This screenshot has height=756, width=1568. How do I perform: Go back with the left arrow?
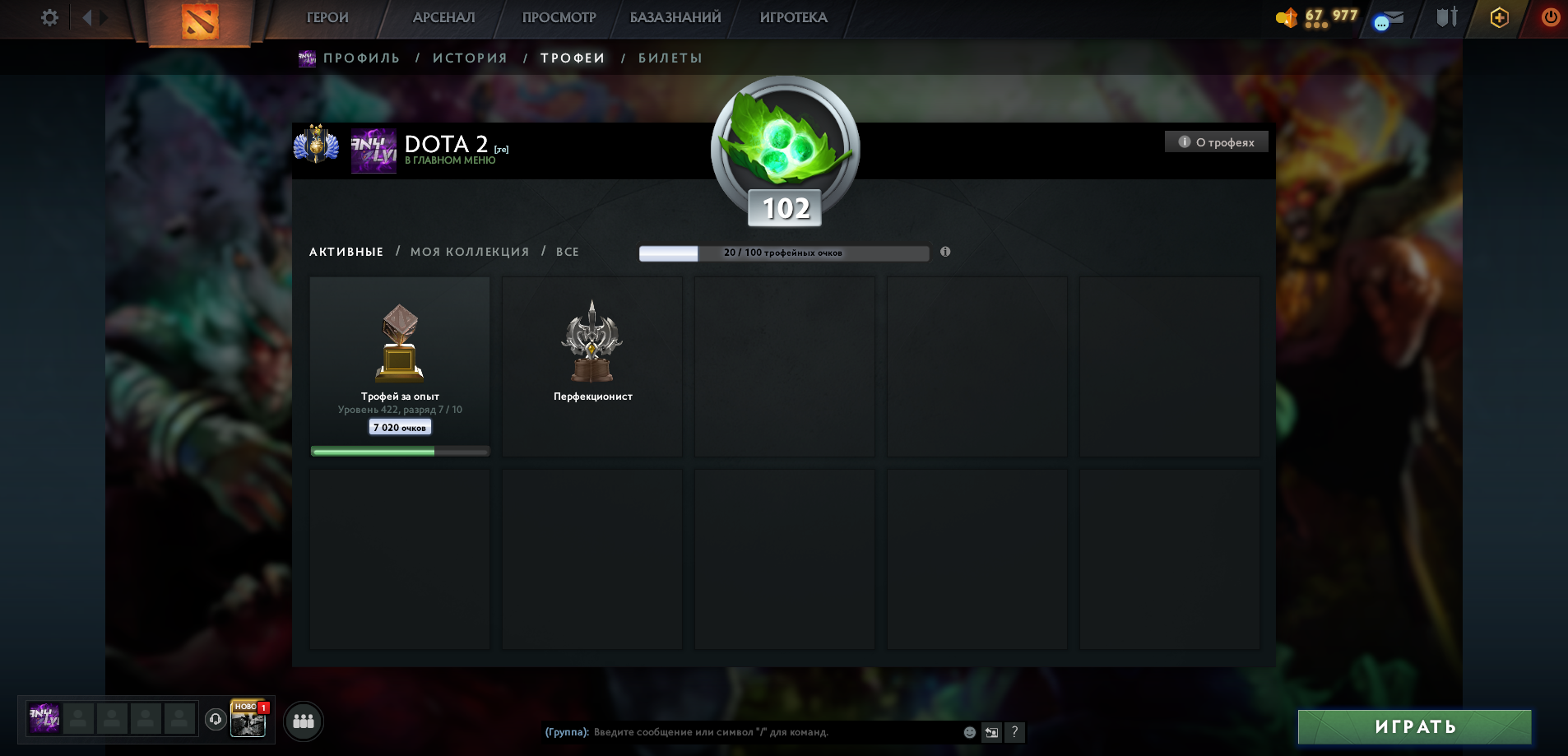point(86,17)
